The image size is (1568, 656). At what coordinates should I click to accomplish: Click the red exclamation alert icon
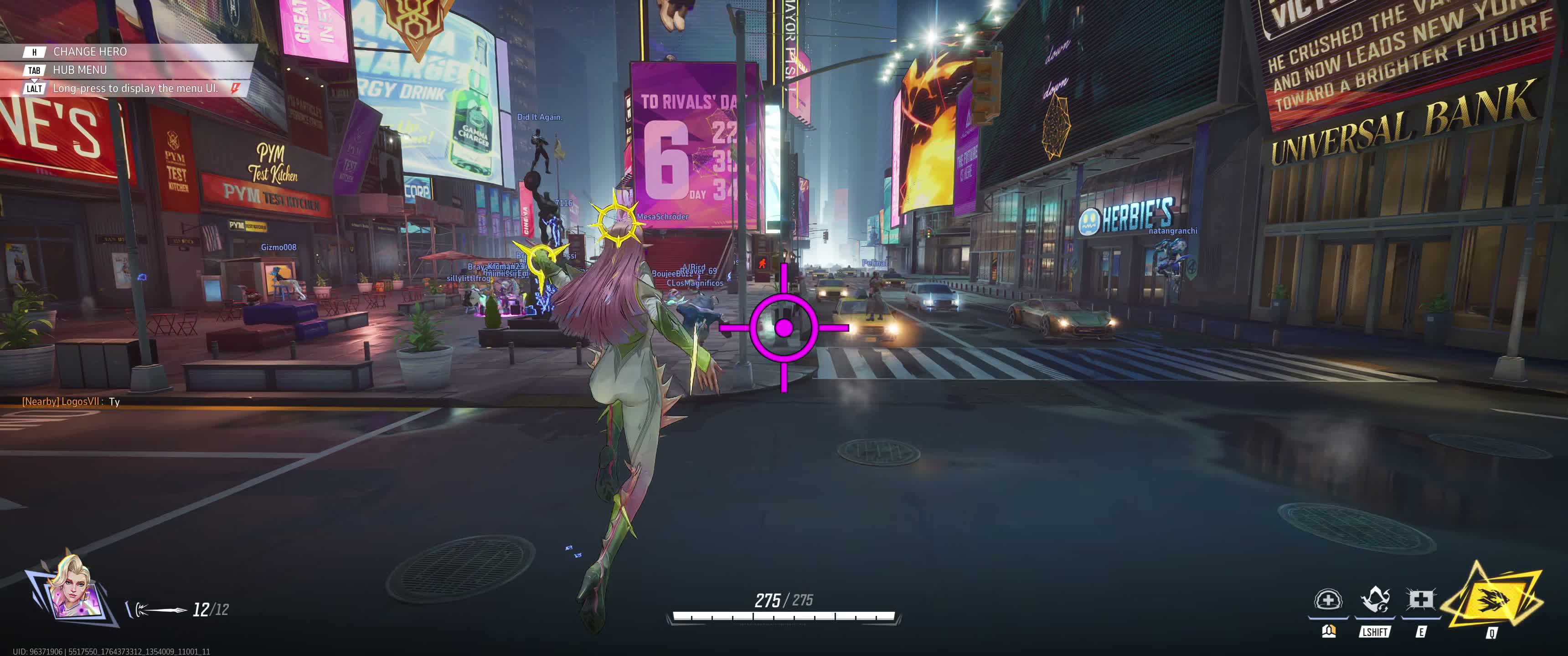pos(235,88)
